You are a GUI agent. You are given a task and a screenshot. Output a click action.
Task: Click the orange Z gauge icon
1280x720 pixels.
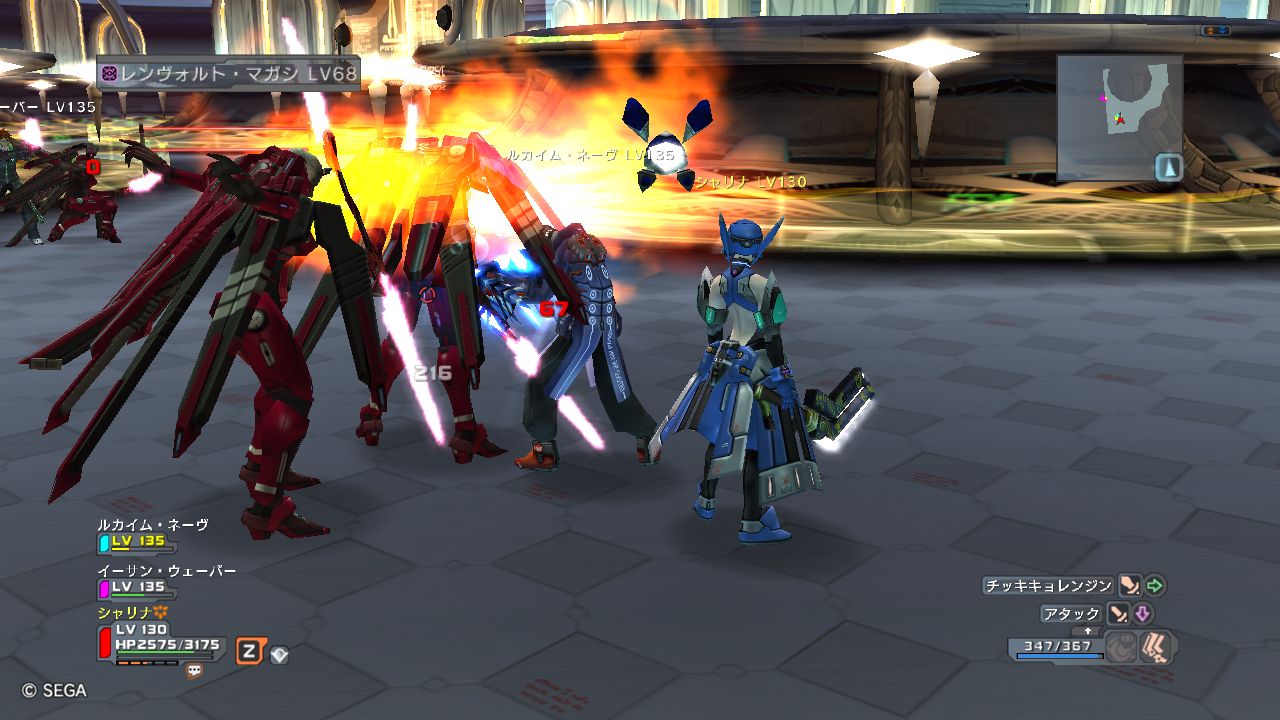[249, 653]
